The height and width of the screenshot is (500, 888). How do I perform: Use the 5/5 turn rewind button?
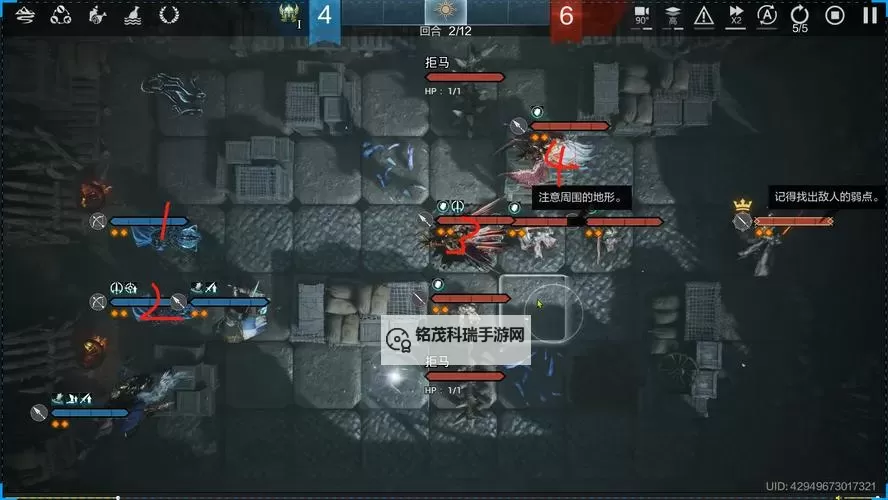click(800, 16)
